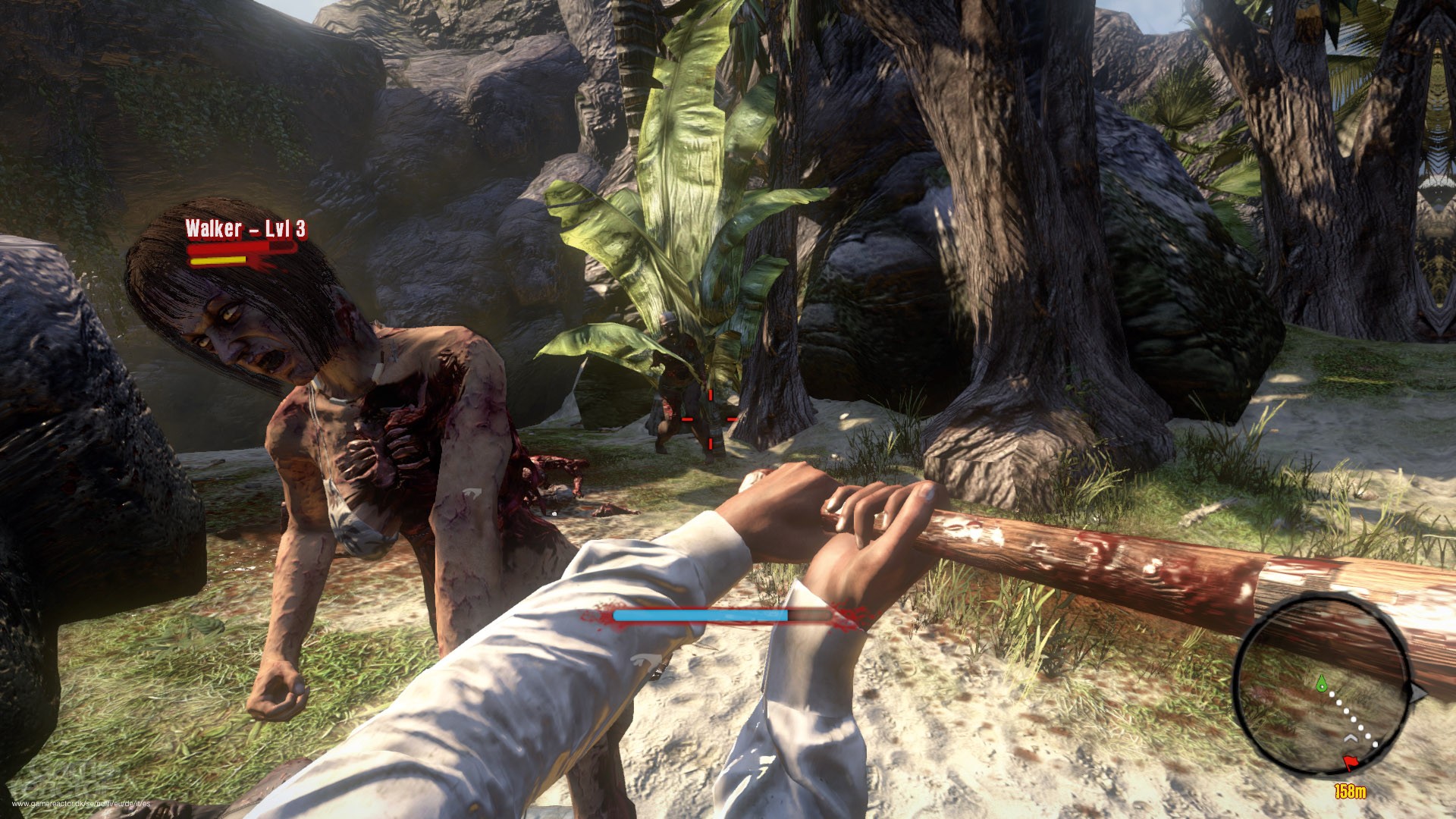The image size is (1456, 819).
Task: Select the red flag marker on minimap
Action: 1351,763
